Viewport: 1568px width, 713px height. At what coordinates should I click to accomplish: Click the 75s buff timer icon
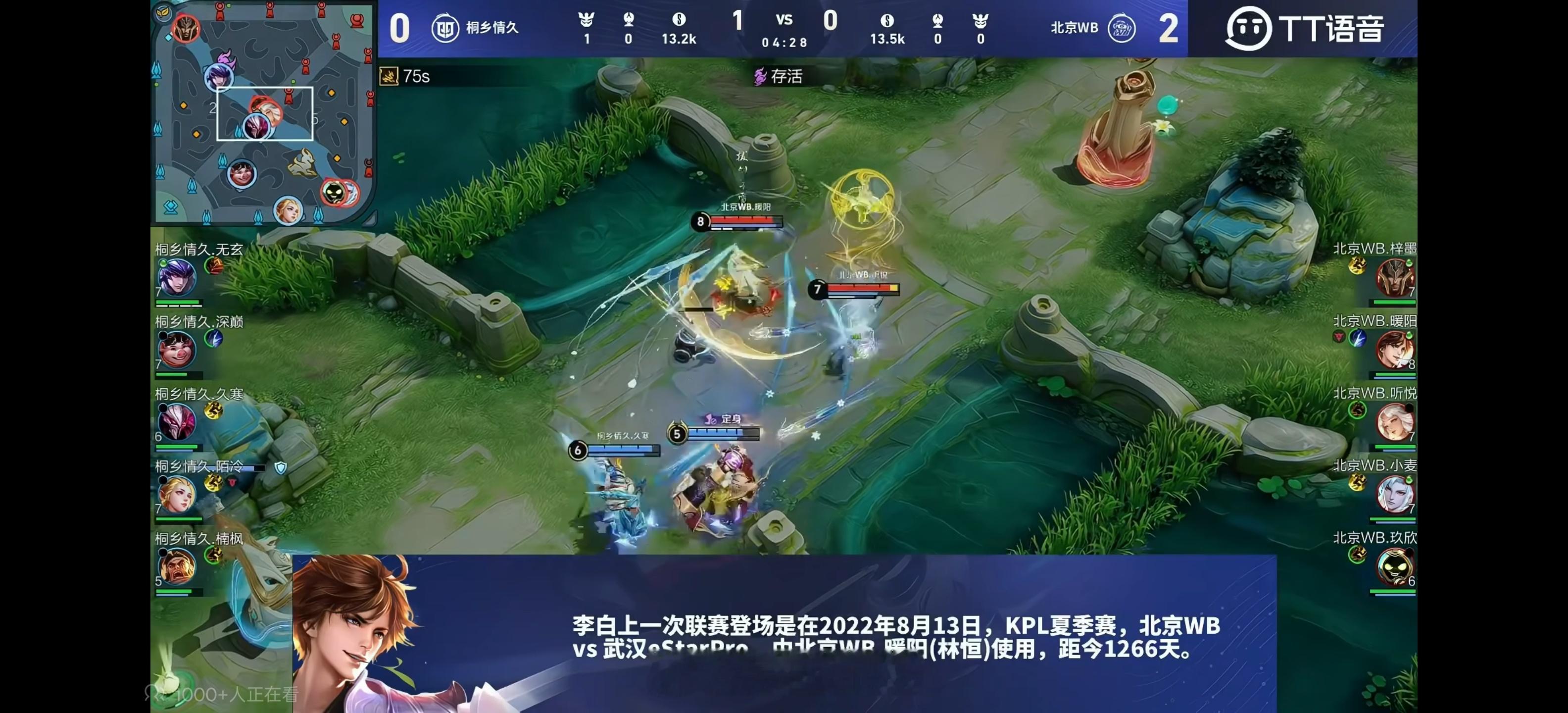click(390, 77)
